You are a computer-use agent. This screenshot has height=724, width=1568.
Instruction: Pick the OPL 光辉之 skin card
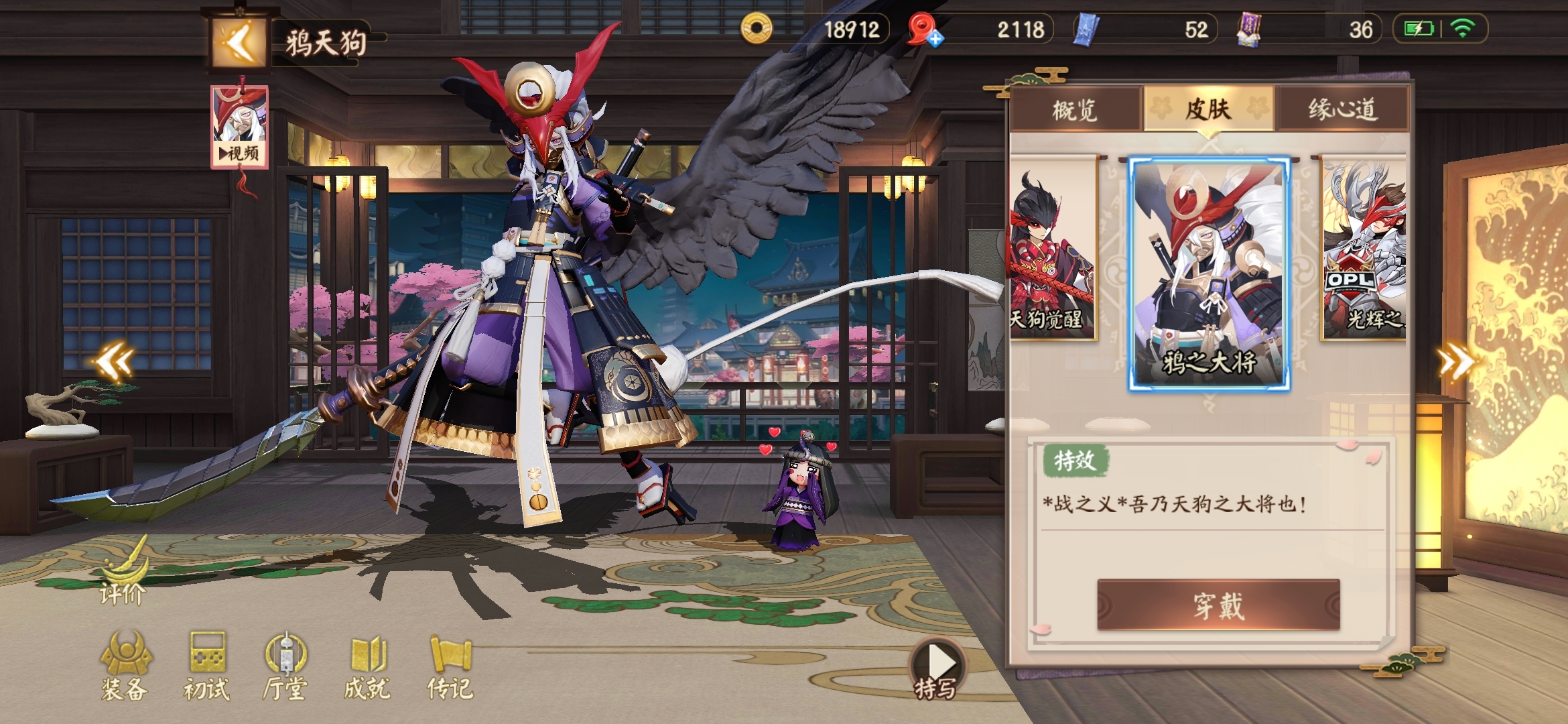[1363, 248]
